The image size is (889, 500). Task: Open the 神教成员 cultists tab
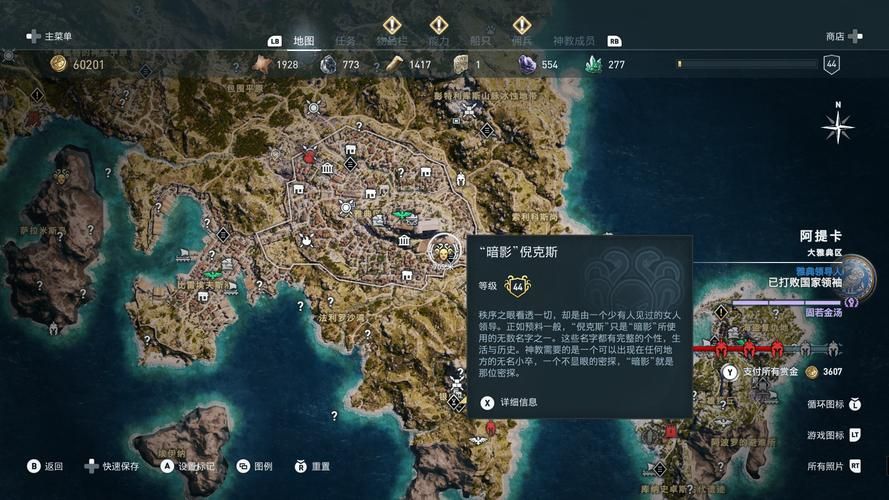coord(574,41)
